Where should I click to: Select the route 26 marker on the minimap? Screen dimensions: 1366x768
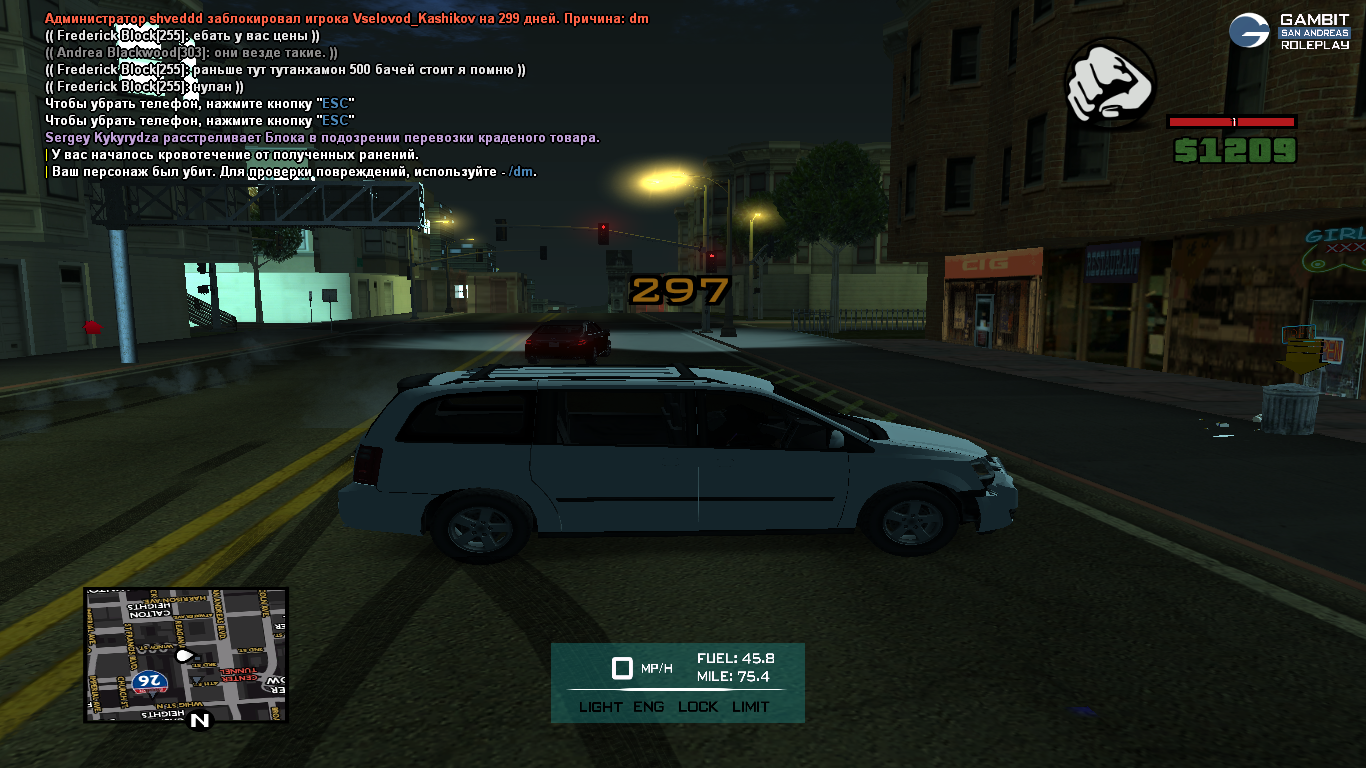149,682
